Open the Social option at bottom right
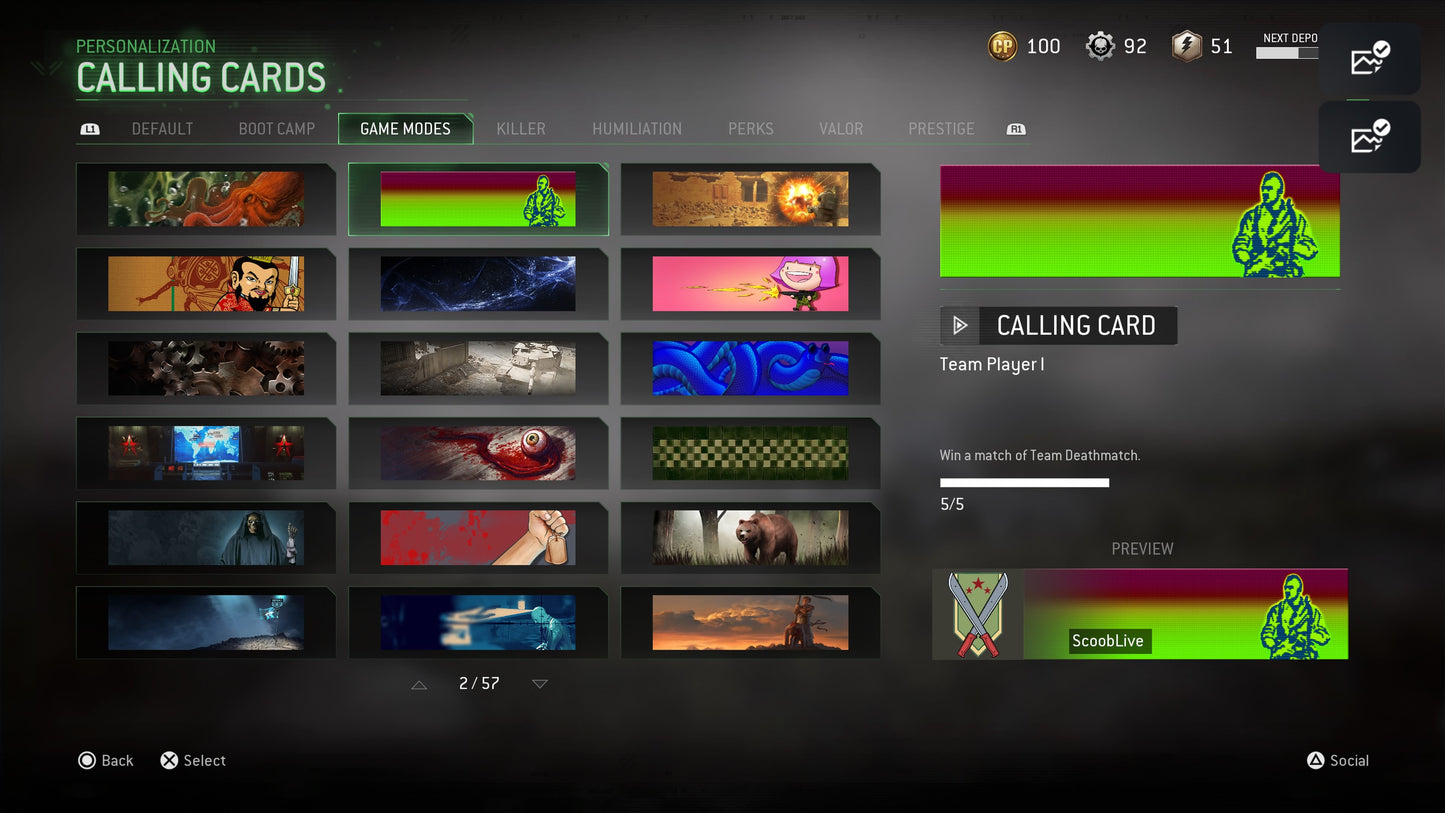1445x813 pixels. pos(1337,760)
